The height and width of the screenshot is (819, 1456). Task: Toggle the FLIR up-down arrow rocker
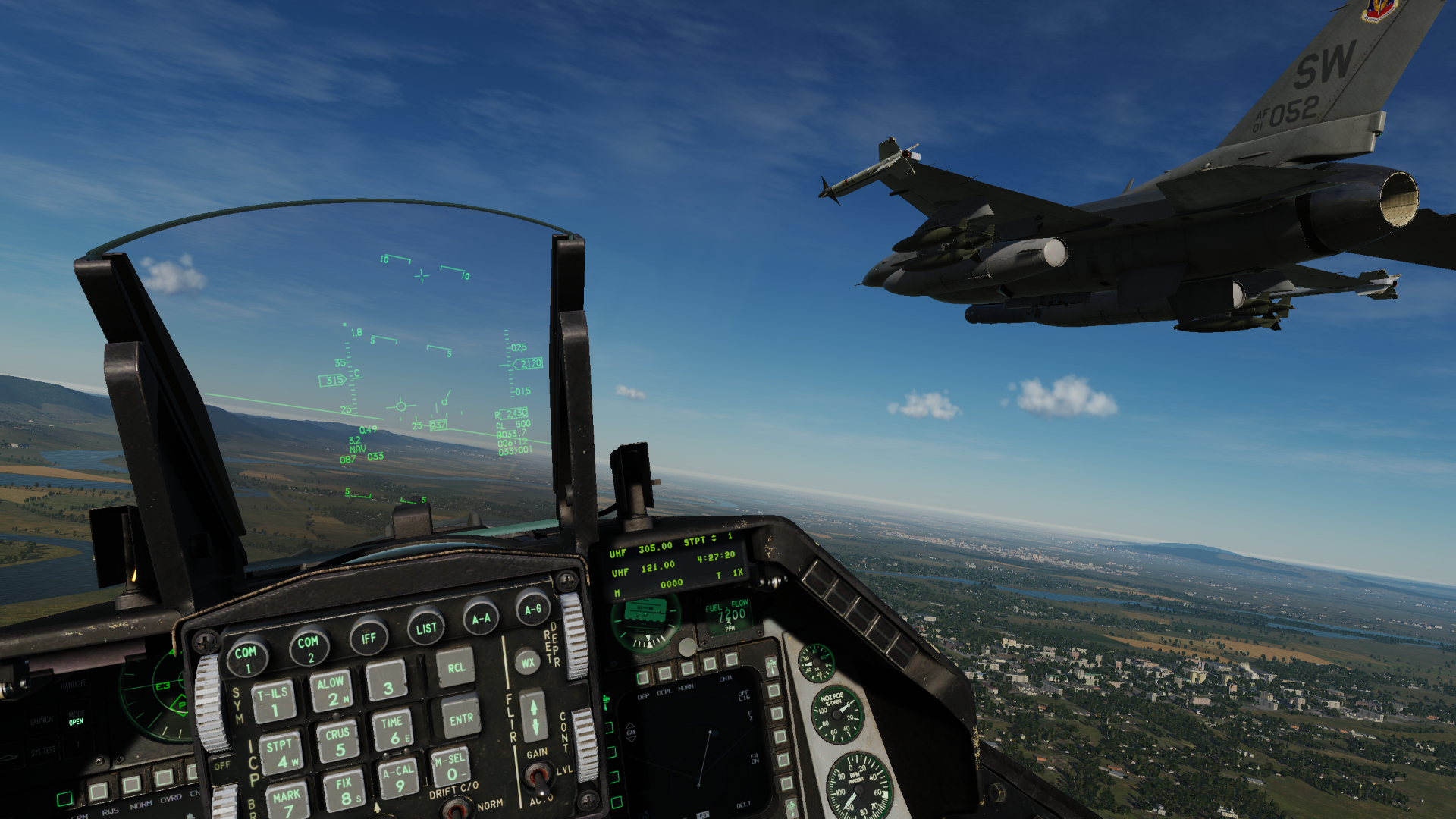point(534,716)
